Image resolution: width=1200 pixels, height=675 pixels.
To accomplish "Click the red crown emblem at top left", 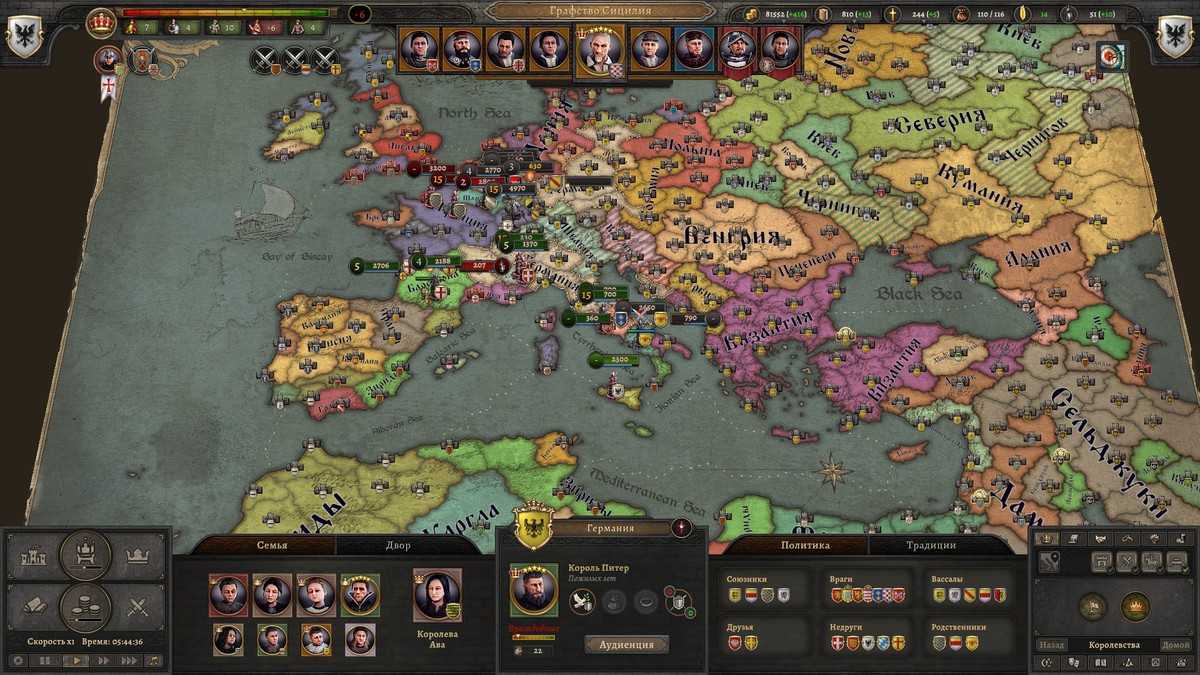I will click(101, 22).
